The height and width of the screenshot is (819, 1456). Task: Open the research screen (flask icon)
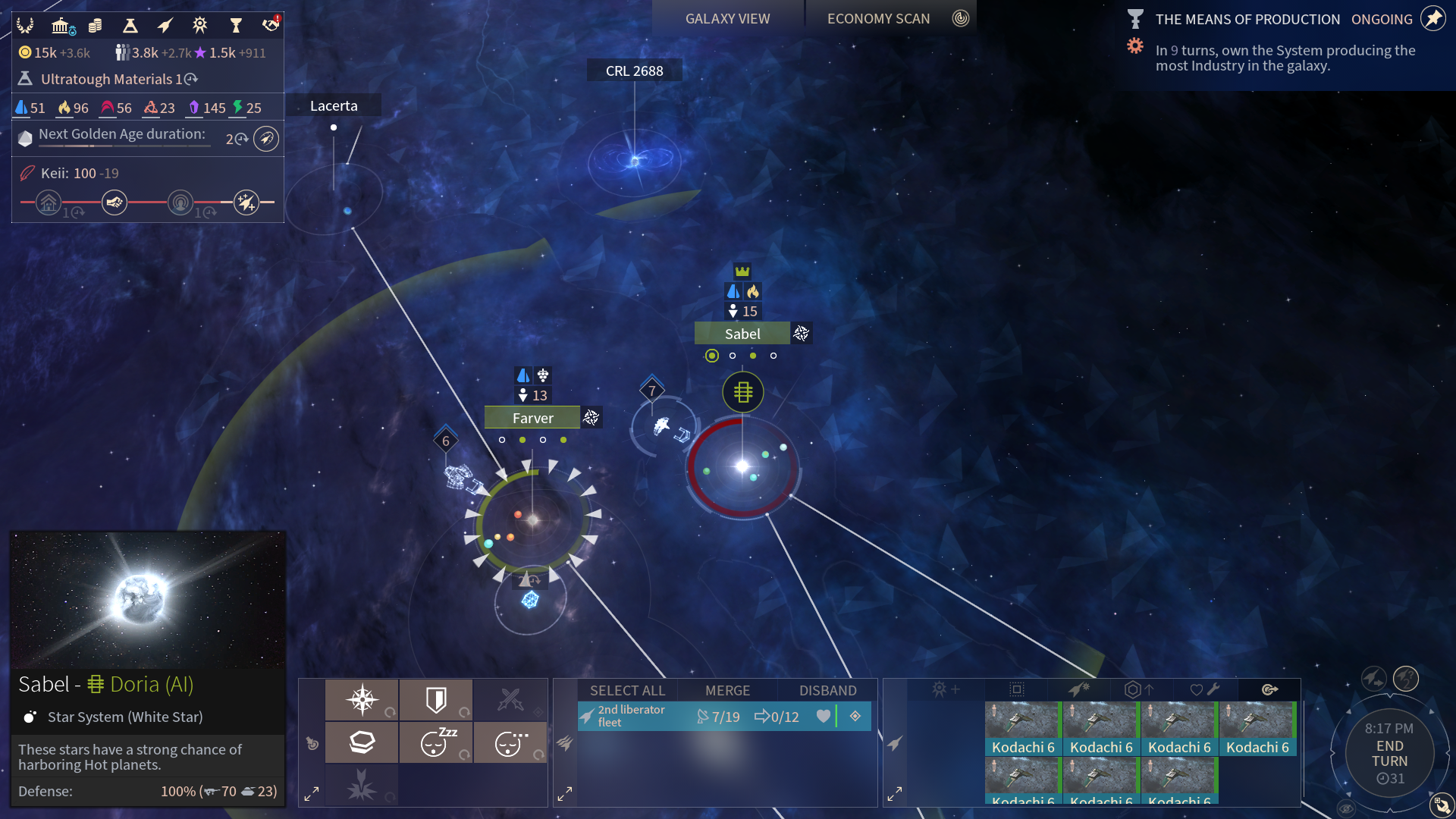(x=130, y=26)
